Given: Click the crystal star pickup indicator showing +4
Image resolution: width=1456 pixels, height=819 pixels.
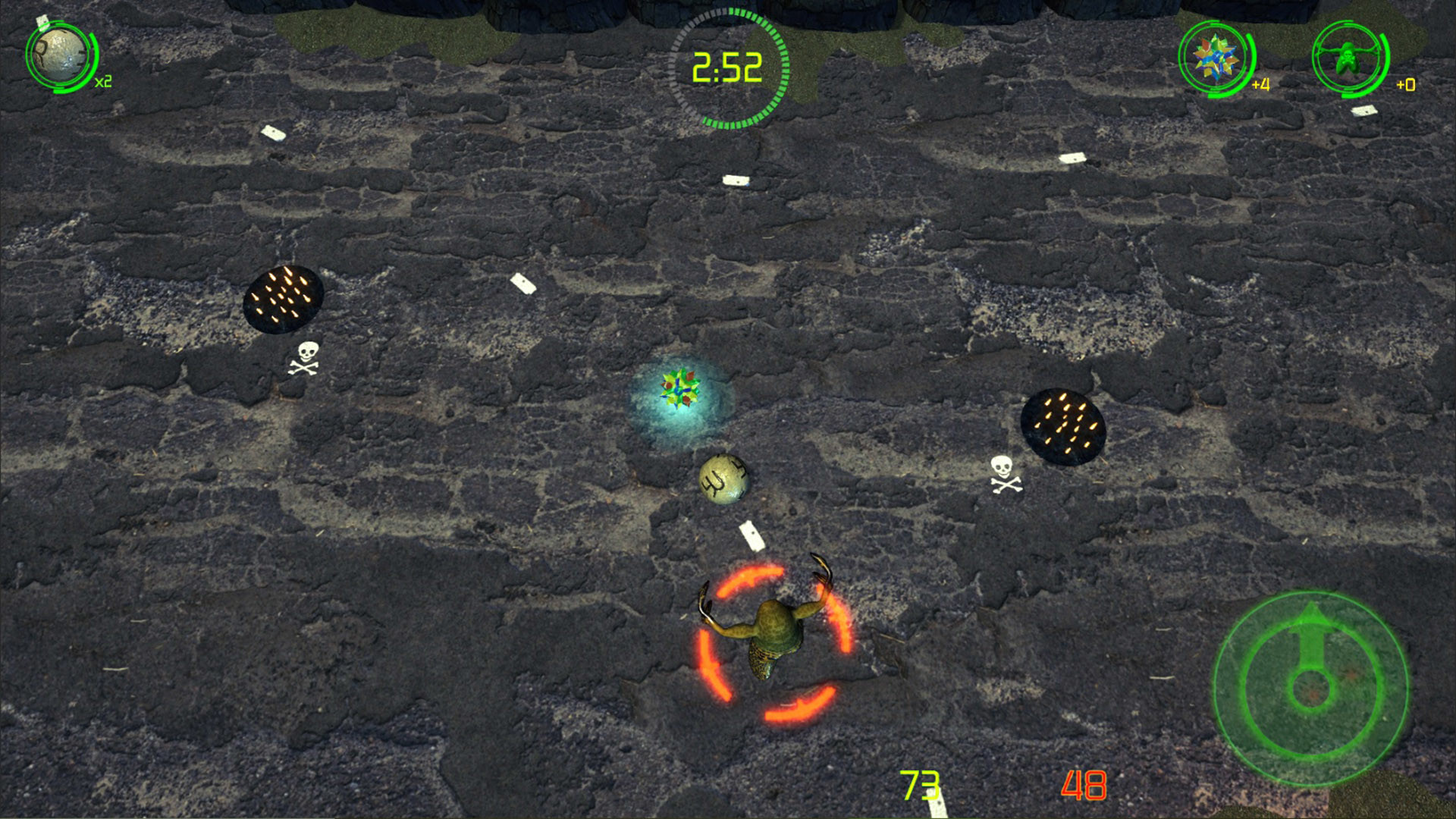Looking at the screenshot, I should click(x=1214, y=57).
